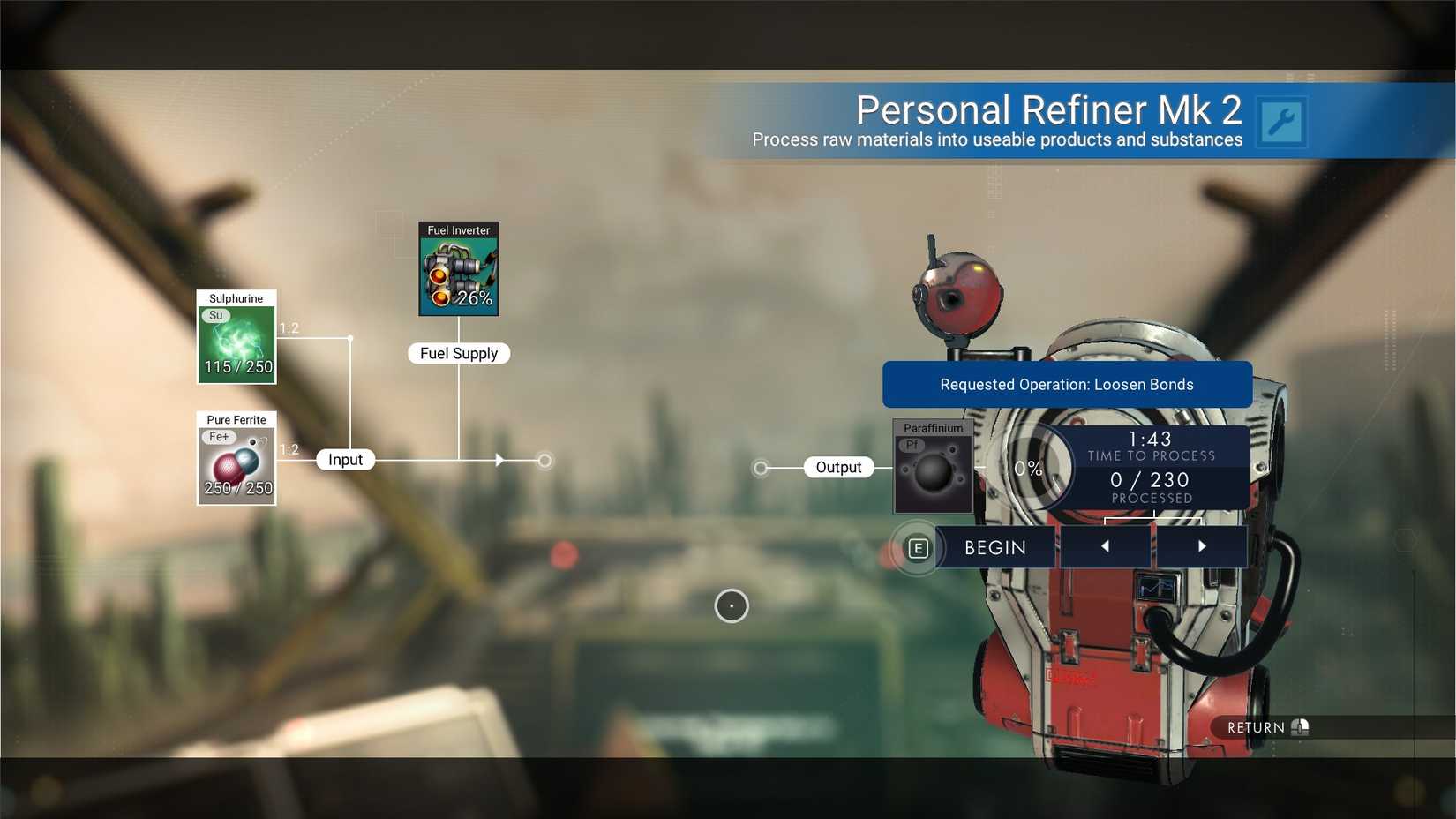Click the 0% progress indicator
This screenshot has height=819, width=1456.
pyautogui.click(x=1029, y=468)
